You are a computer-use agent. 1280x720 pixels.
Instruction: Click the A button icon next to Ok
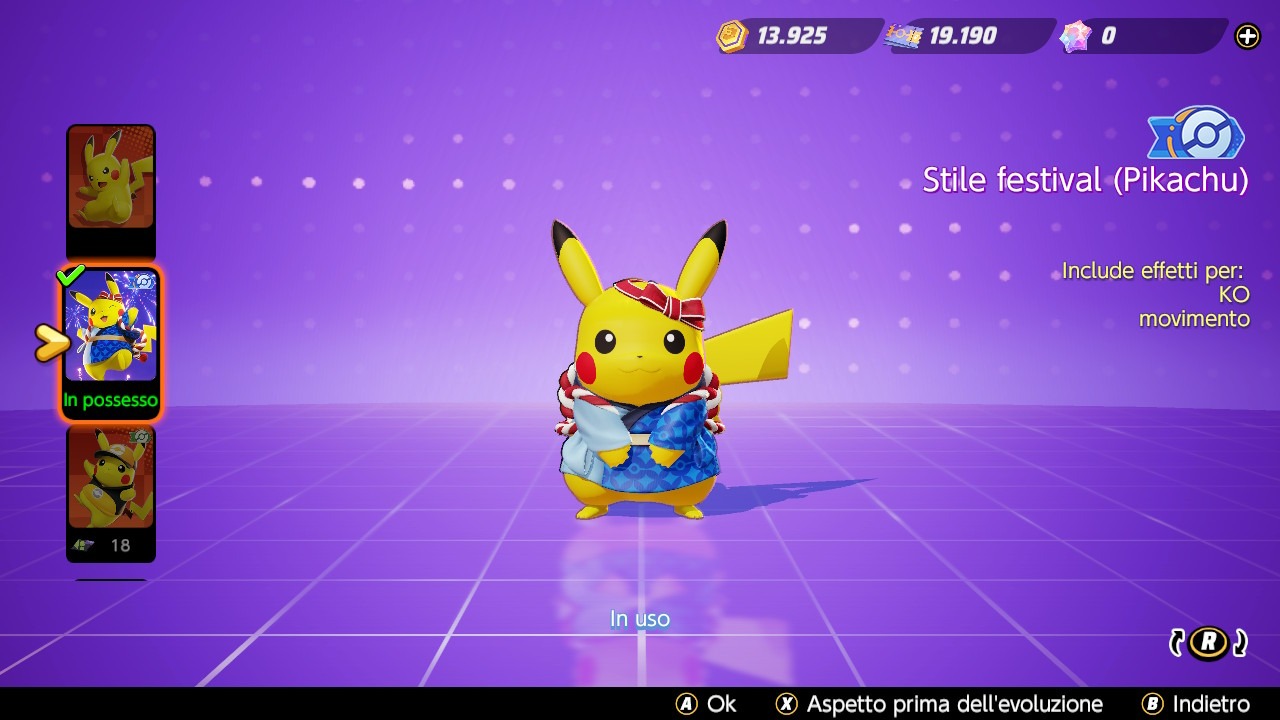686,704
